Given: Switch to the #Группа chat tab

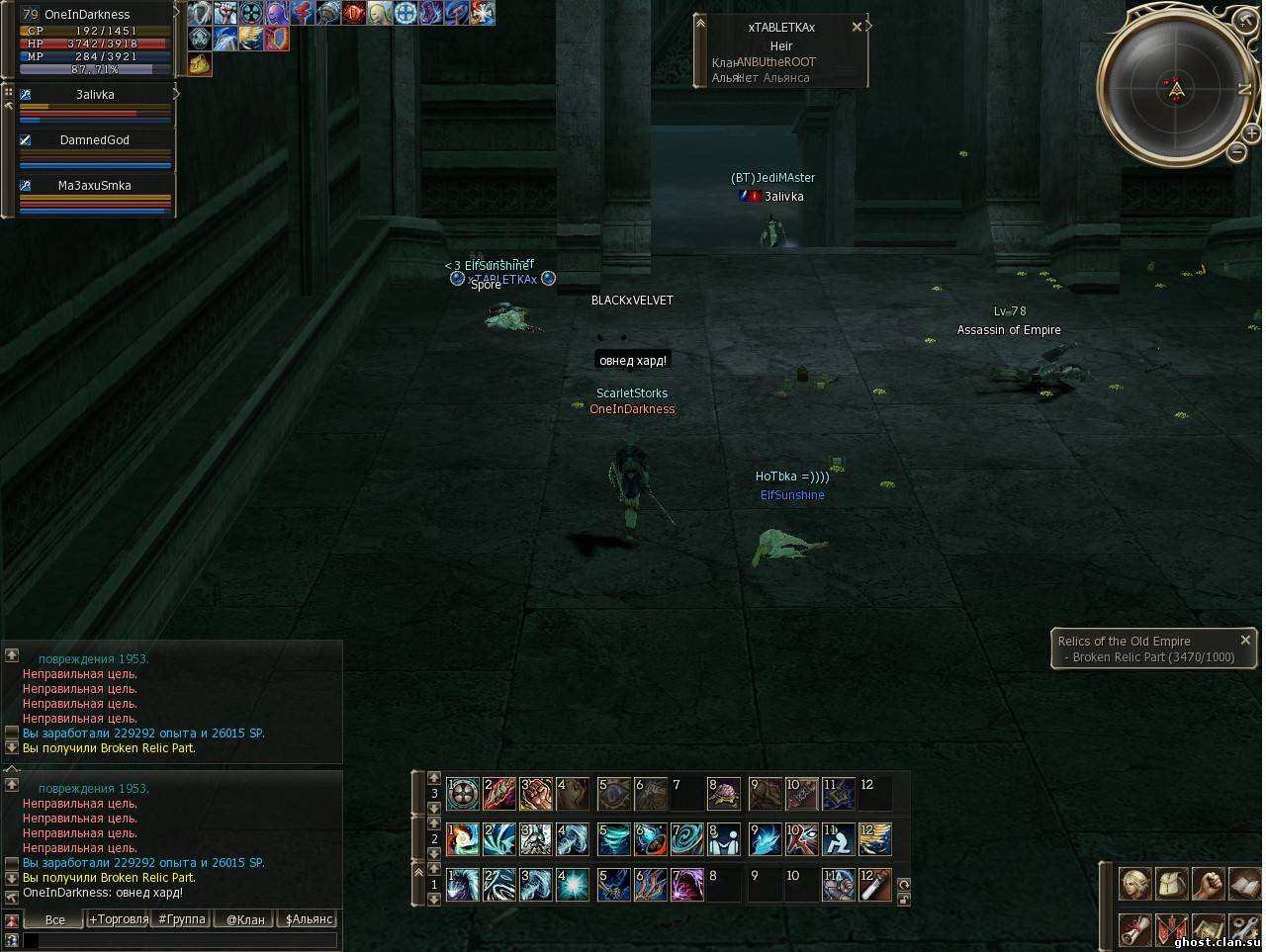Looking at the screenshot, I should pyautogui.click(x=182, y=919).
